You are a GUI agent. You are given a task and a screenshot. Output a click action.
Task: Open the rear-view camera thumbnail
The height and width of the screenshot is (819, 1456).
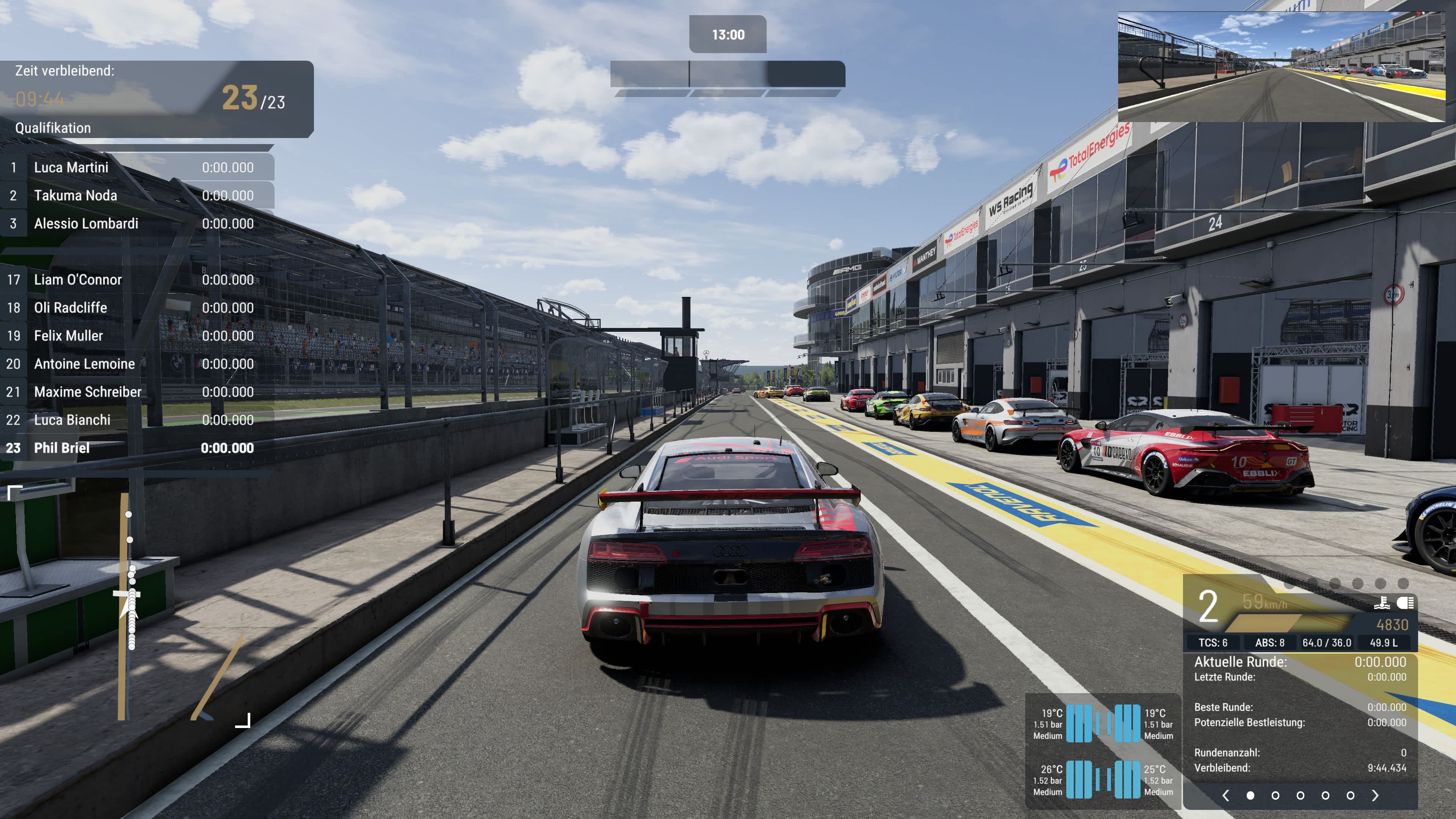pyautogui.click(x=1281, y=67)
